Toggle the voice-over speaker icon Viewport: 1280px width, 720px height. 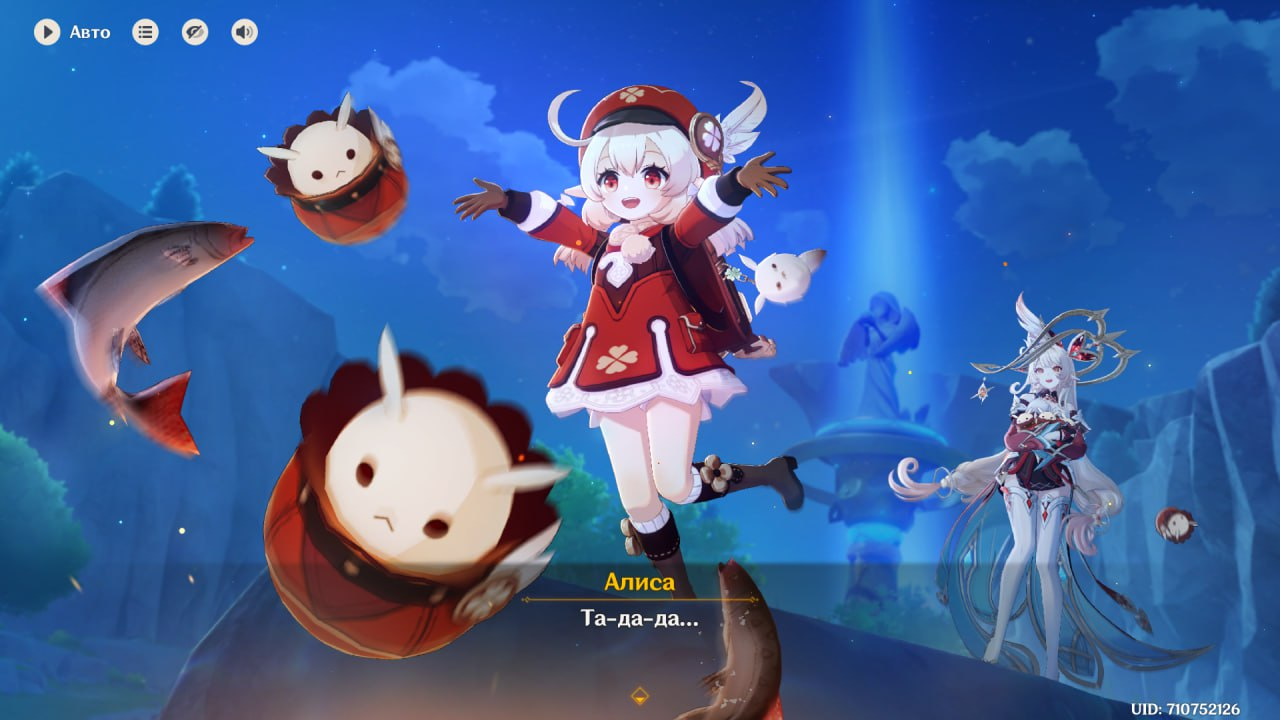(244, 32)
